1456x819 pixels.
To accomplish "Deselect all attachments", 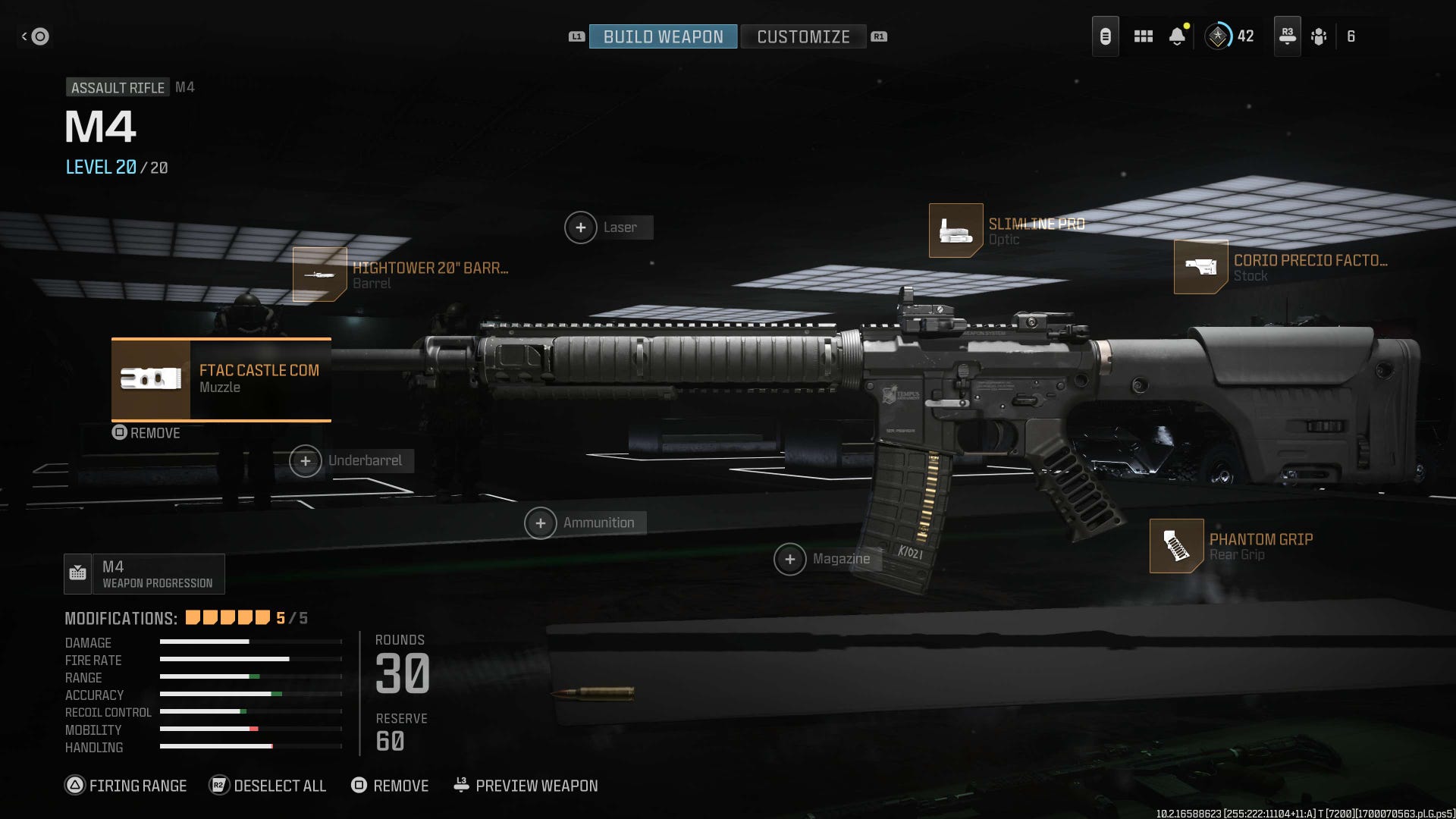I will (268, 786).
